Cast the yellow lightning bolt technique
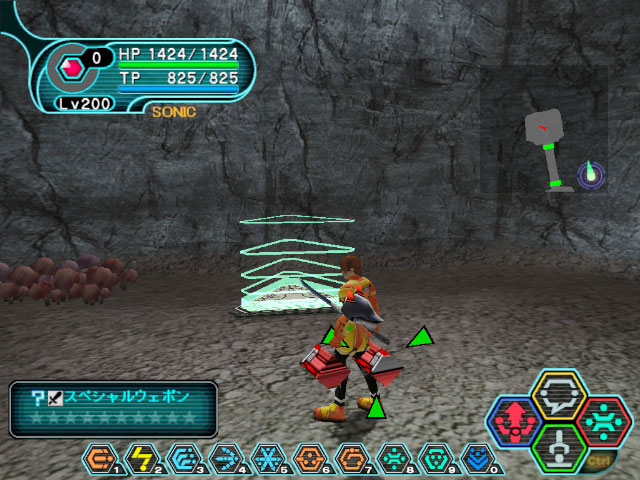 click(x=142, y=459)
